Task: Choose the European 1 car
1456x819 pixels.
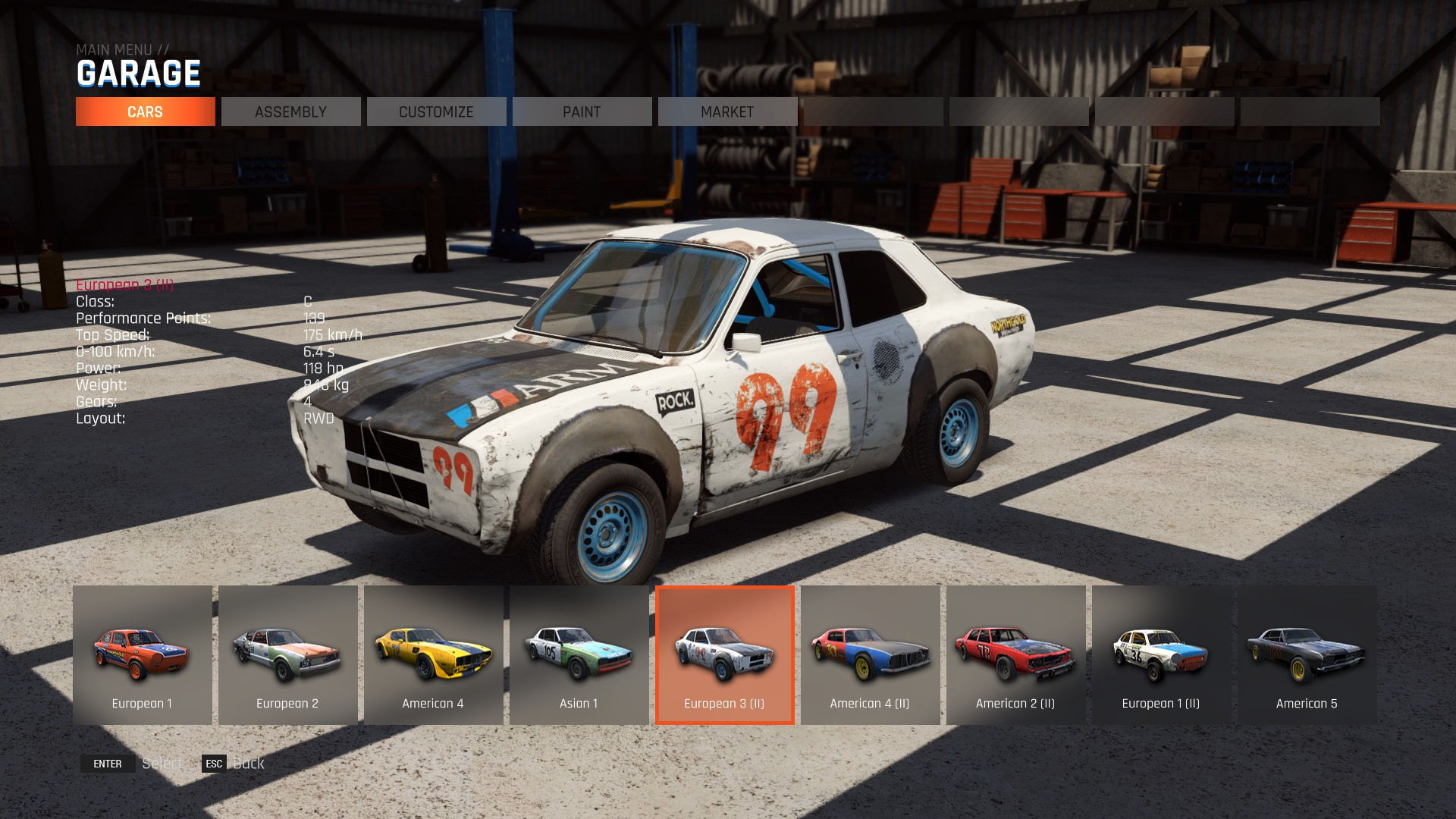Action: coord(142,654)
